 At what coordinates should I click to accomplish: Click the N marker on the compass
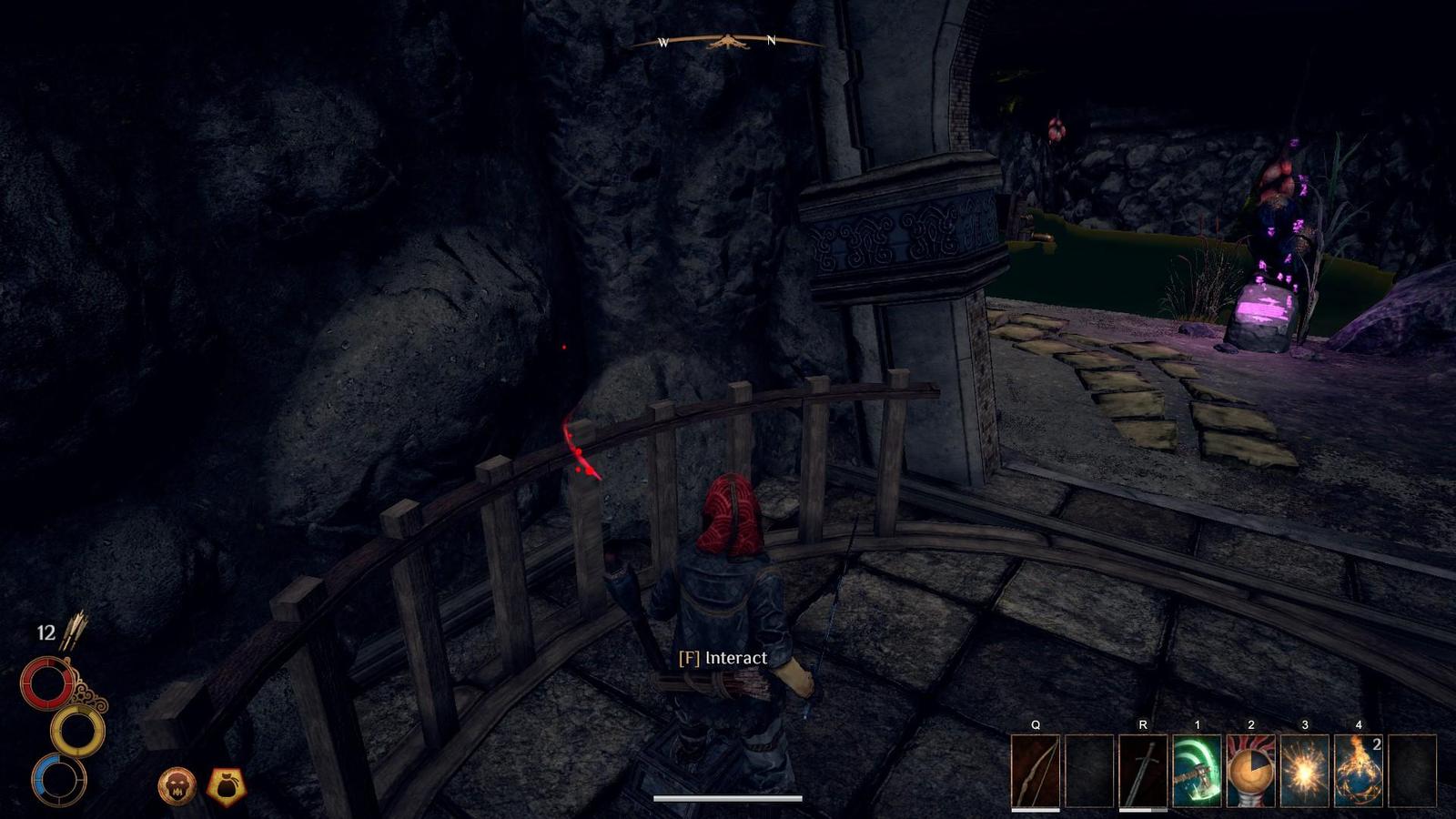click(772, 40)
